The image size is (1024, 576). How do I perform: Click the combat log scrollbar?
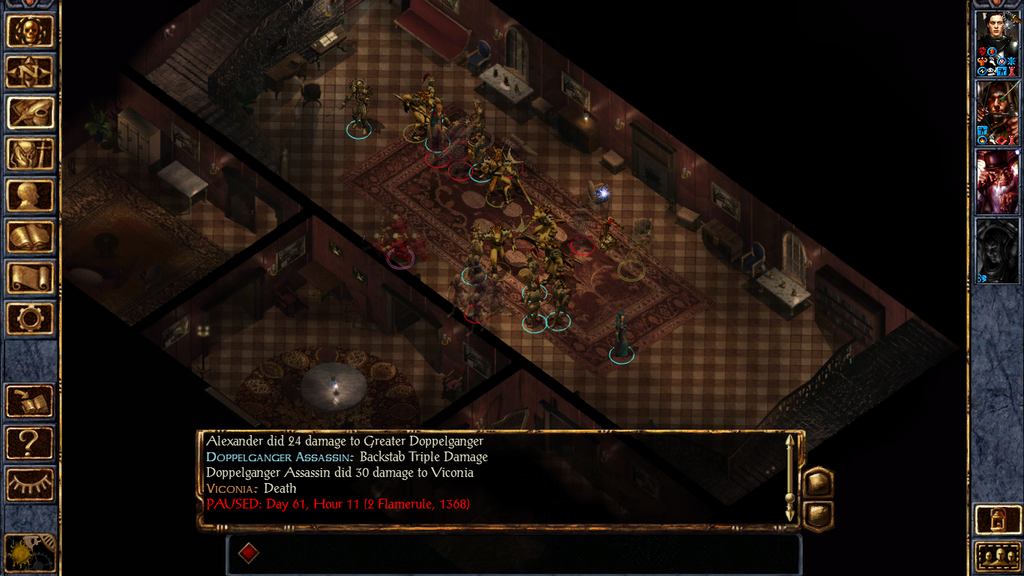[790, 478]
